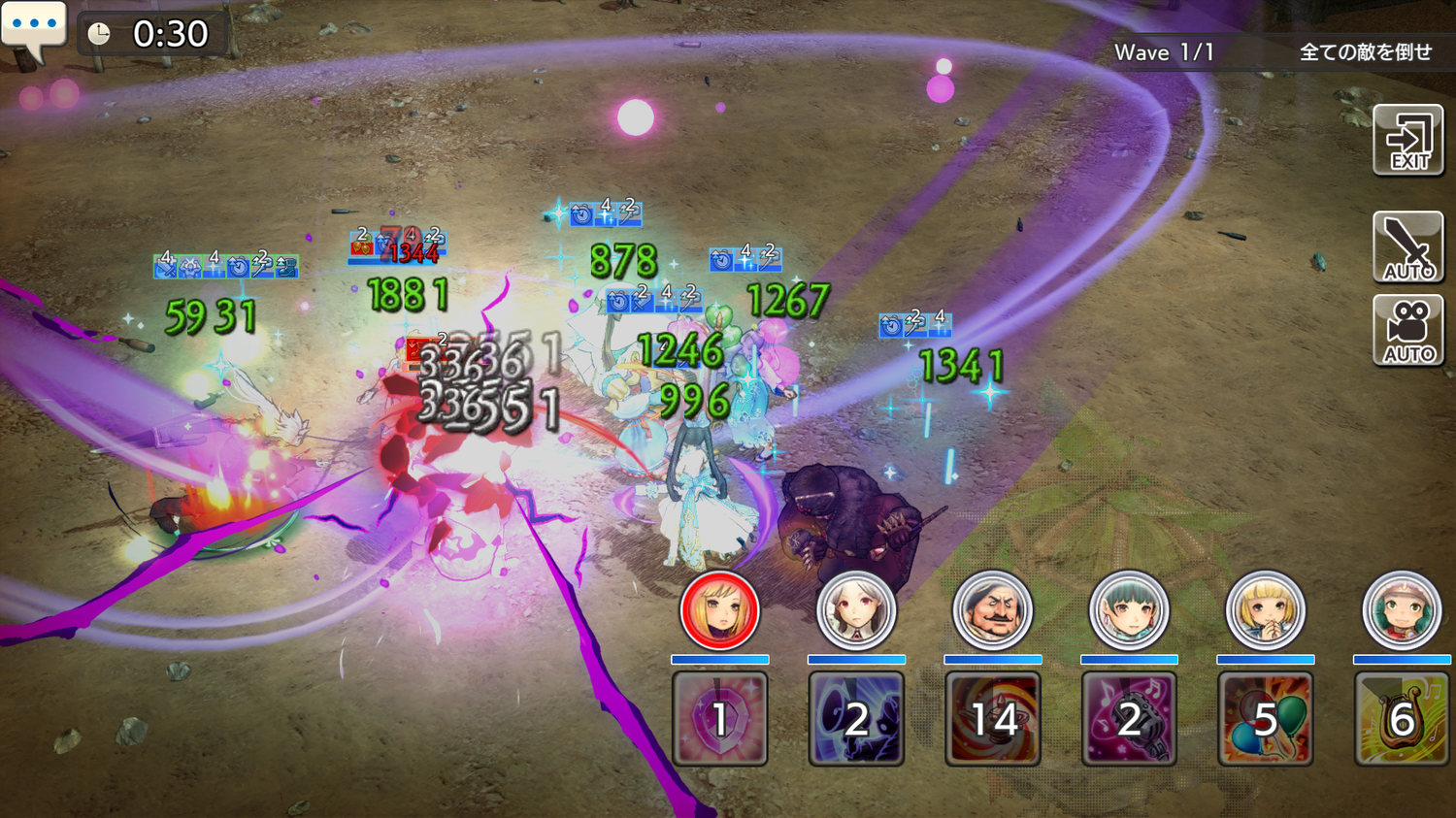The height and width of the screenshot is (818, 1456).
Task: Select the praying blonde girl portrait
Action: click(x=1266, y=610)
